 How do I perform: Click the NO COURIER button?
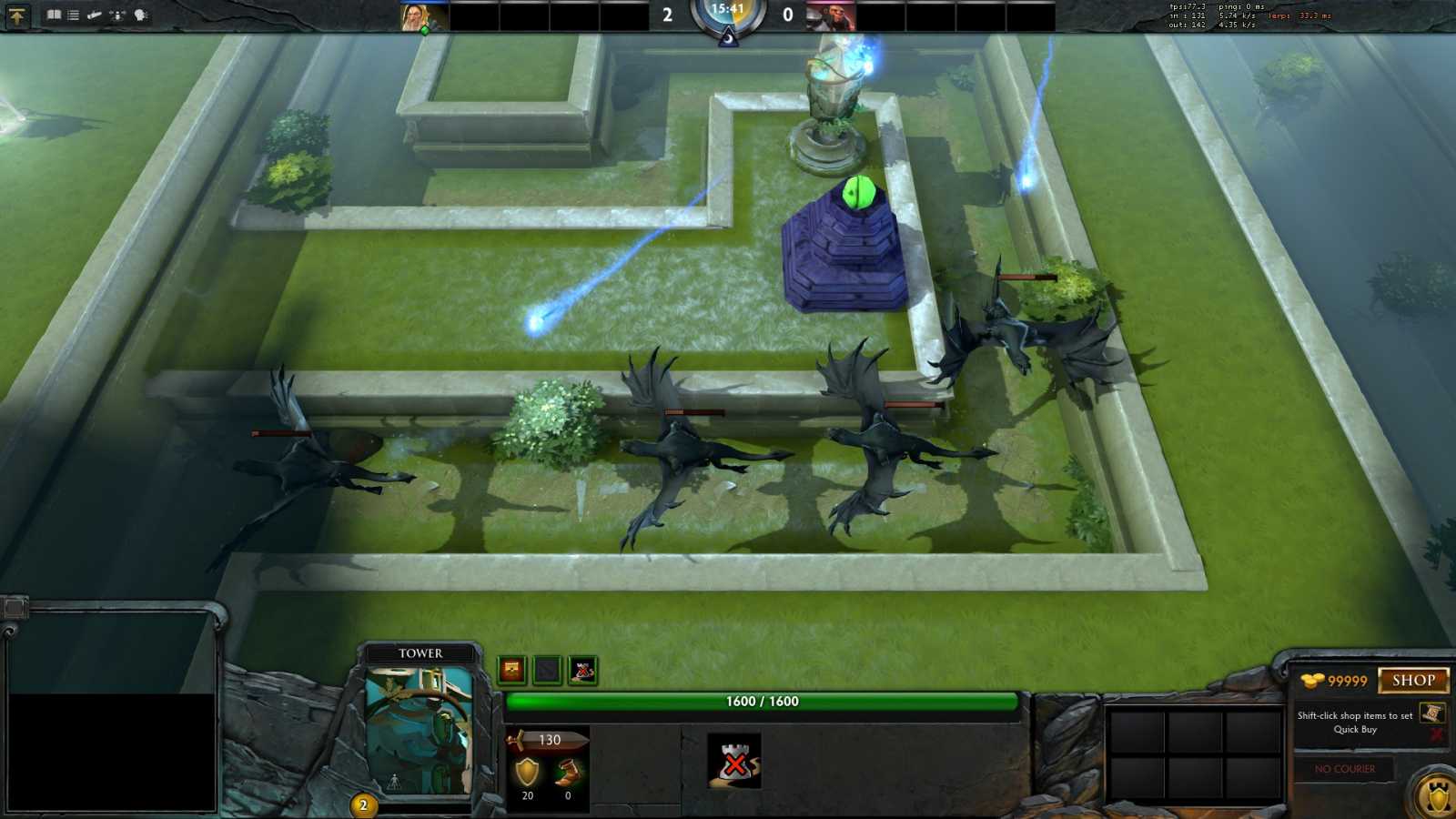[x=1344, y=769]
